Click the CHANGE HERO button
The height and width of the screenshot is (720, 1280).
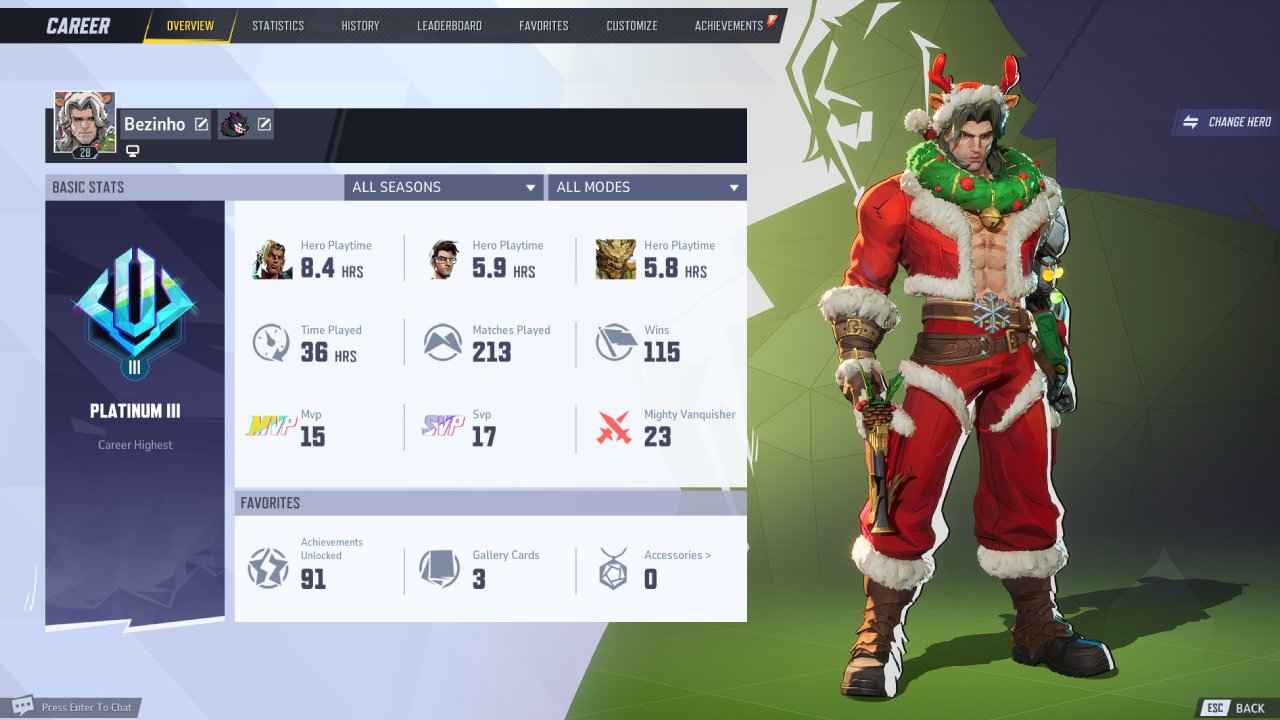click(x=1228, y=121)
